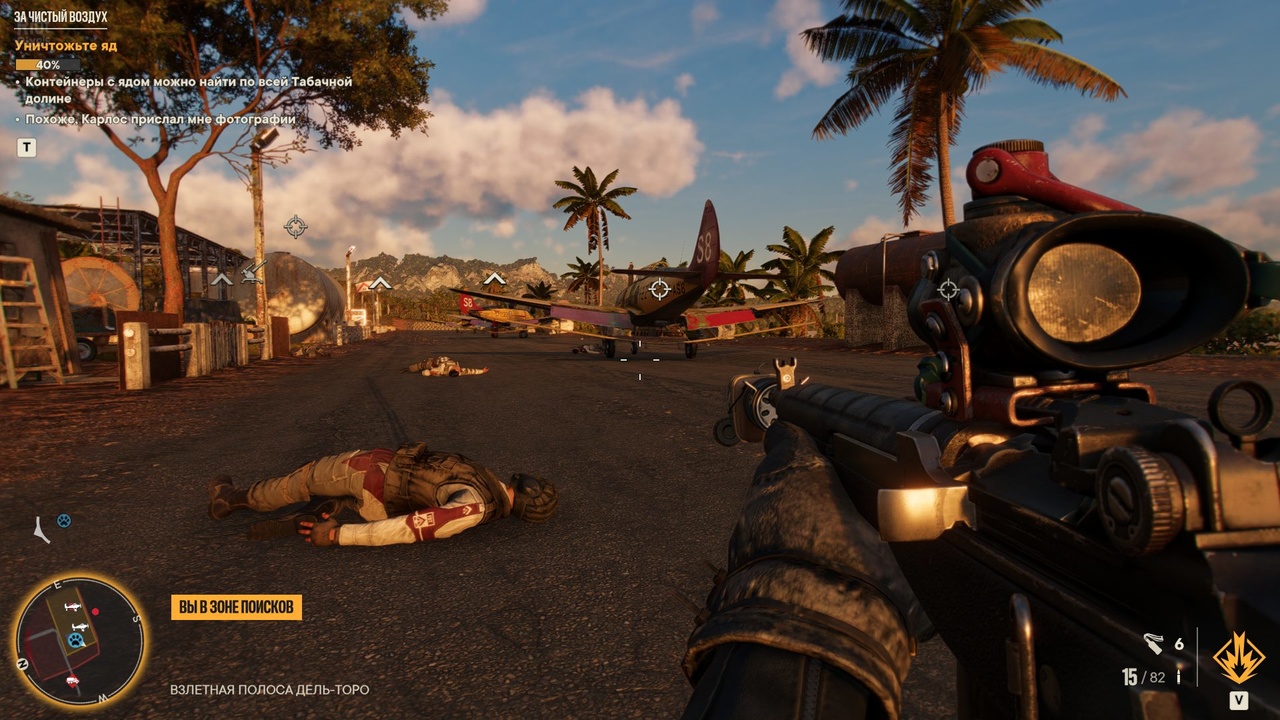Select the Molotov cocktail throwable icon
Viewport: 1280px width, 720px height.
[1155, 644]
